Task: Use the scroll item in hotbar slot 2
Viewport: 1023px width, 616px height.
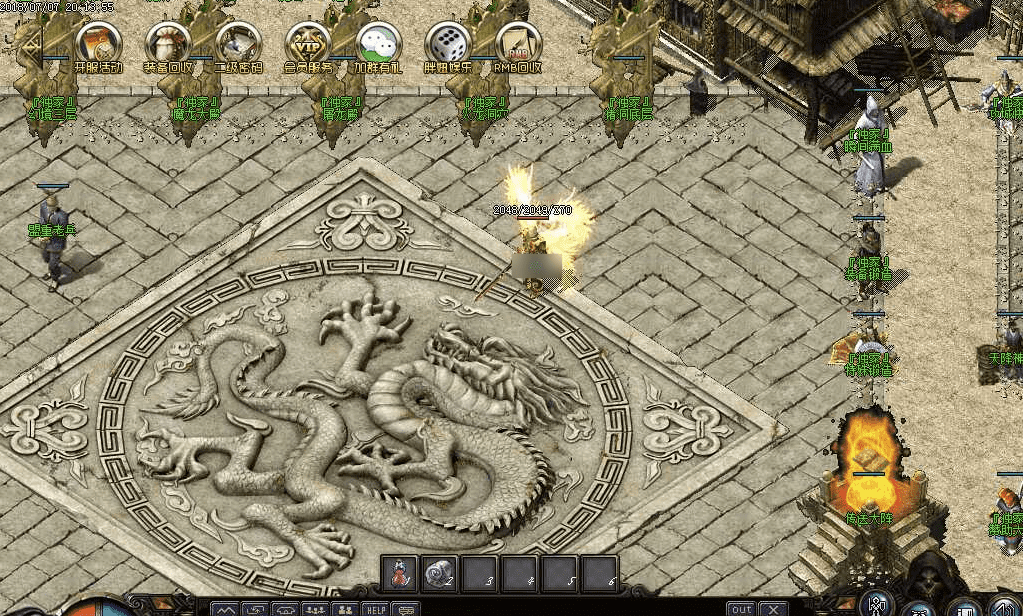Action: [x=440, y=573]
